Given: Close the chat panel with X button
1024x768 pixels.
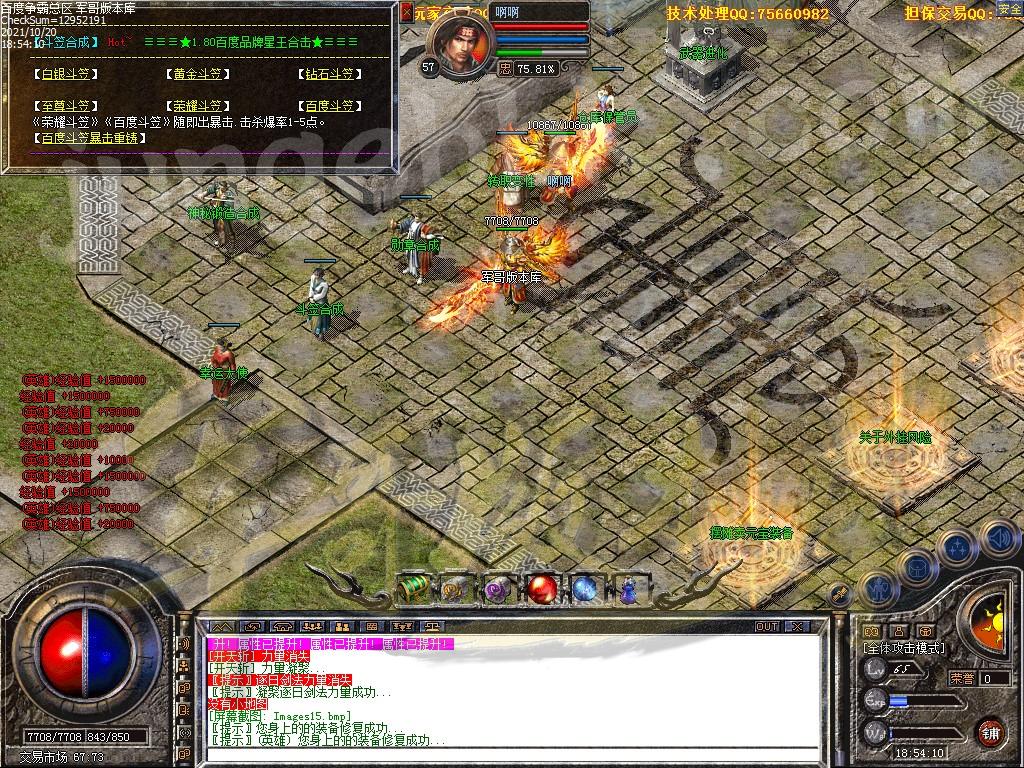Looking at the screenshot, I should coord(796,627).
